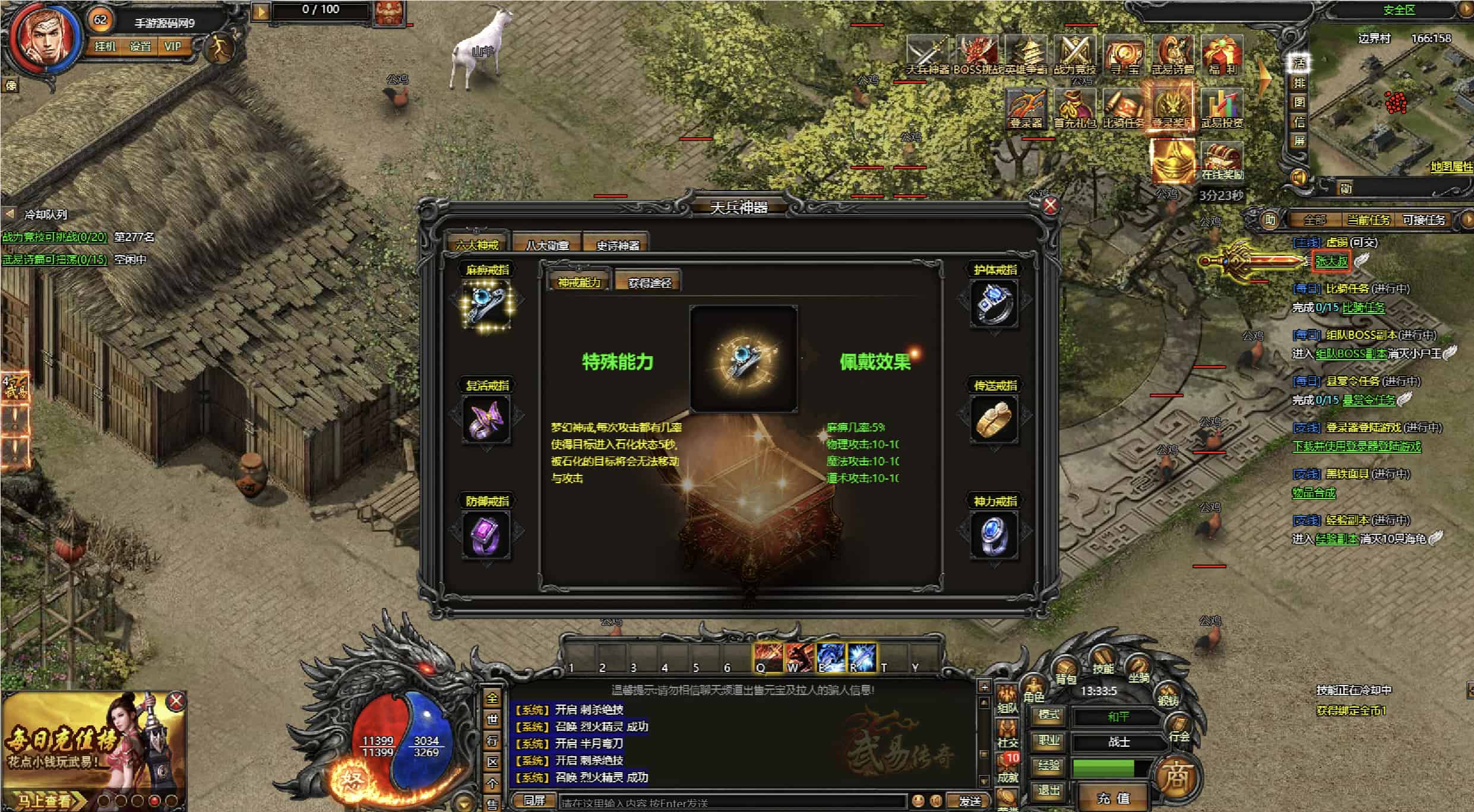Open the VIP menu
This screenshot has width=1474, height=812.
[x=173, y=46]
